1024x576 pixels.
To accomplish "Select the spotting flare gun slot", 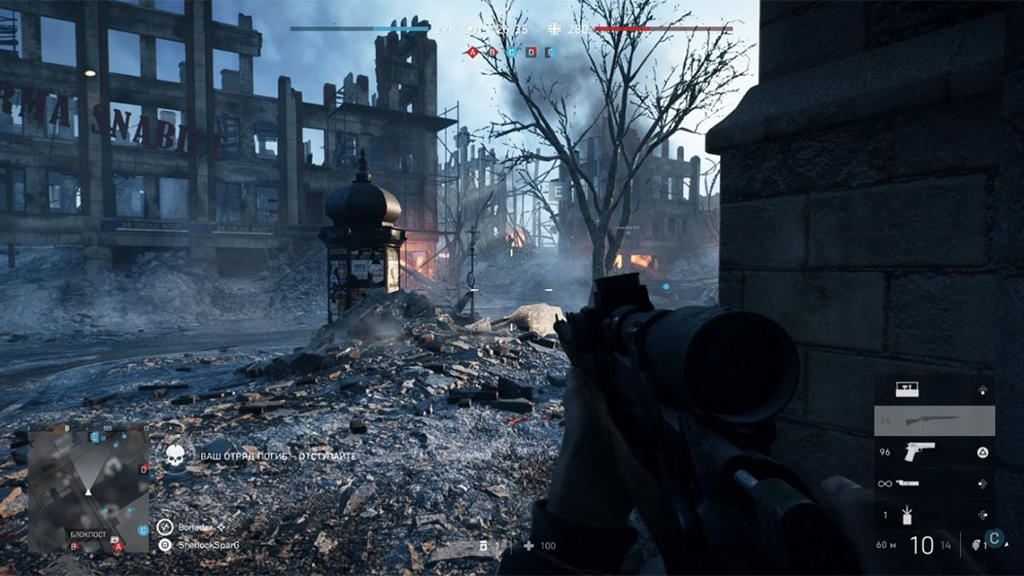I will click(934, 483).
